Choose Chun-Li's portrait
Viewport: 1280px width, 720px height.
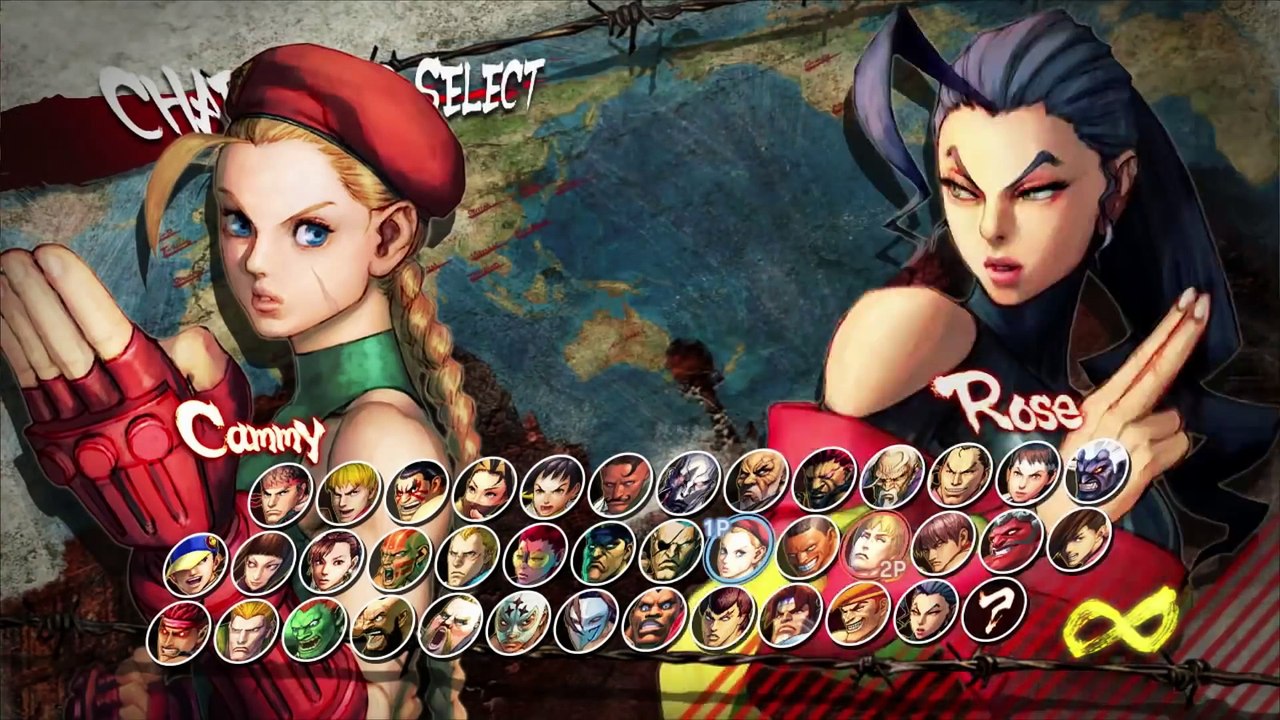(x=331, y=561)
